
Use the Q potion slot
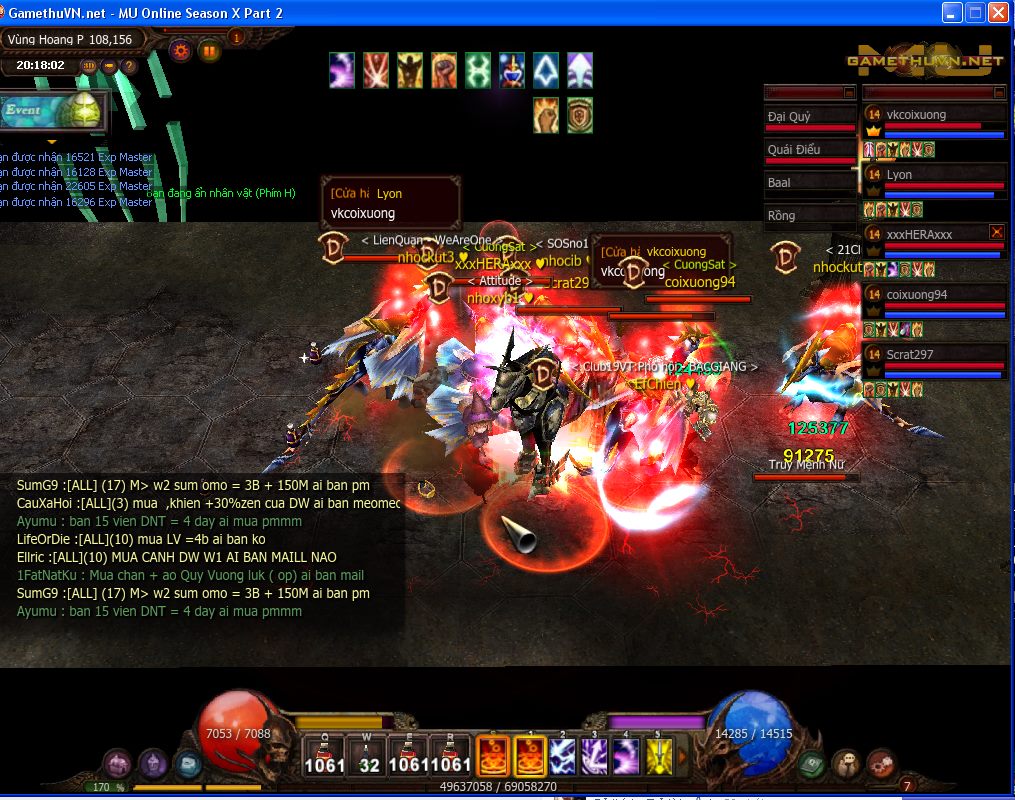coord(324,757)
